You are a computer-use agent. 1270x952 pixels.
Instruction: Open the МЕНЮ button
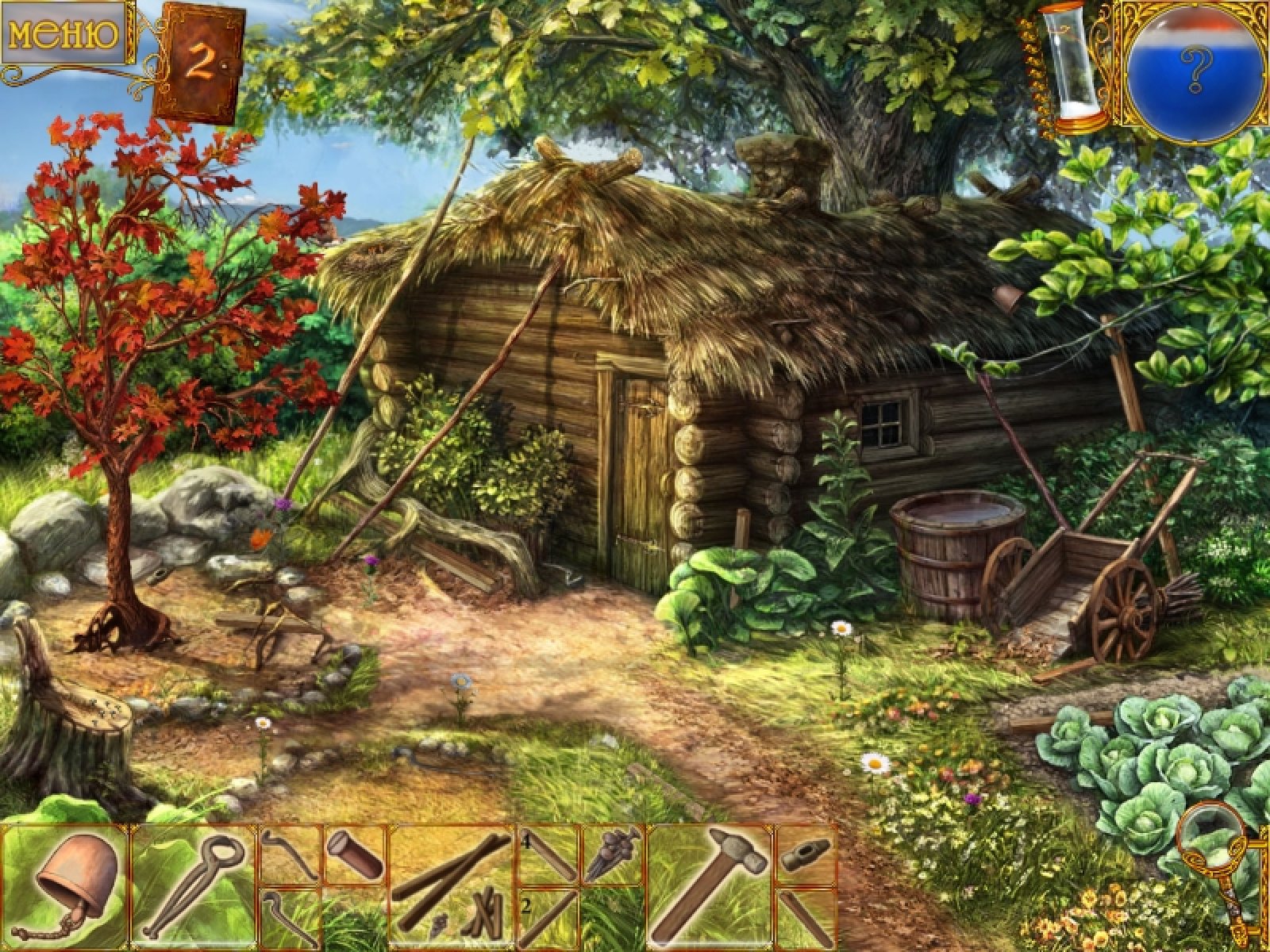coord(63,33)
